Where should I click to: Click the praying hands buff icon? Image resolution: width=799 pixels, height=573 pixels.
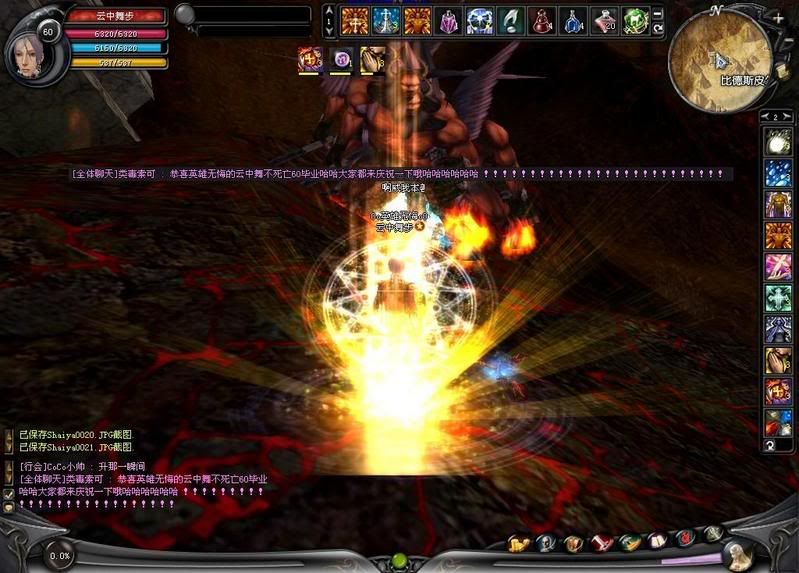click(x=373, y=60)
